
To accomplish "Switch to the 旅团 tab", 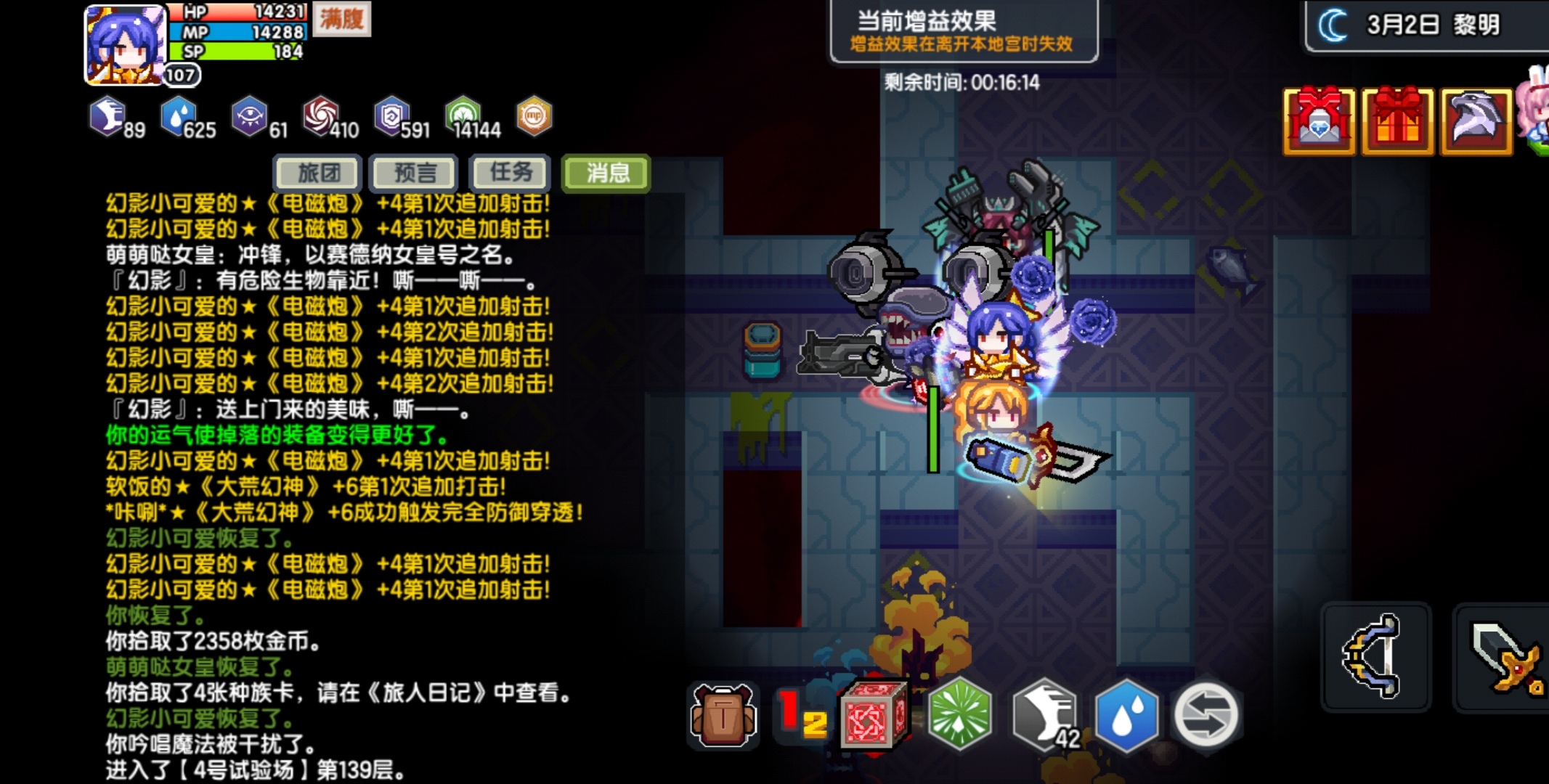I will (x=316, y=173).
